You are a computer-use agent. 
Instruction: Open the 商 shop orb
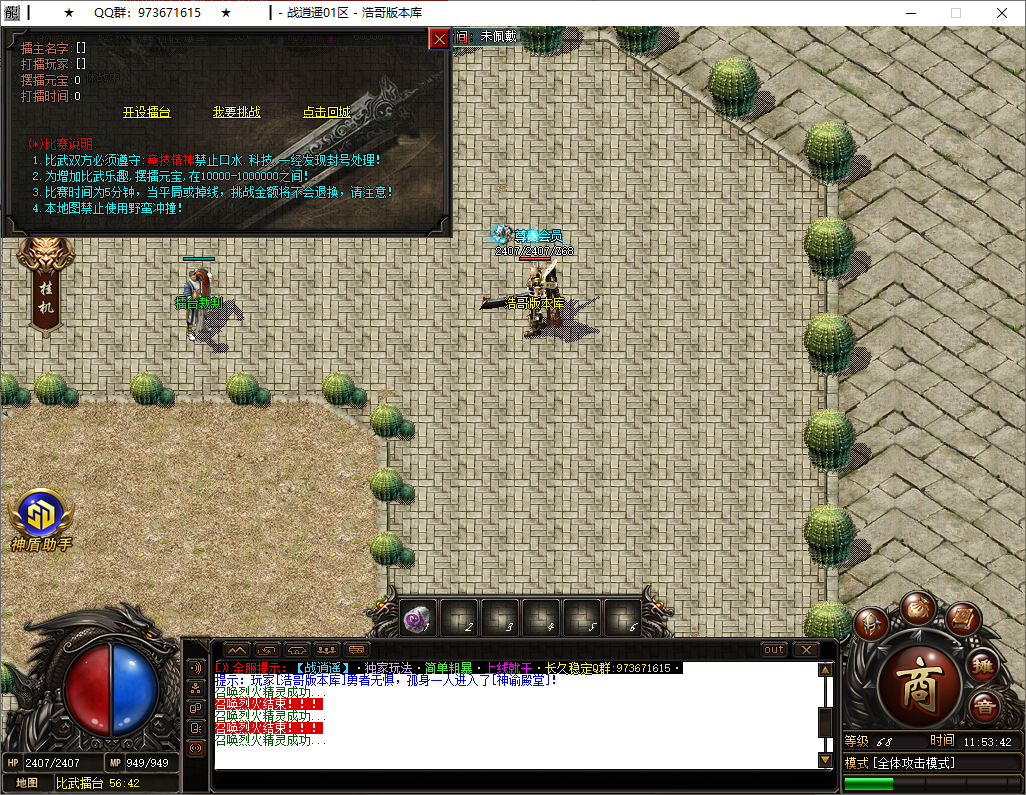coord(919,685)
